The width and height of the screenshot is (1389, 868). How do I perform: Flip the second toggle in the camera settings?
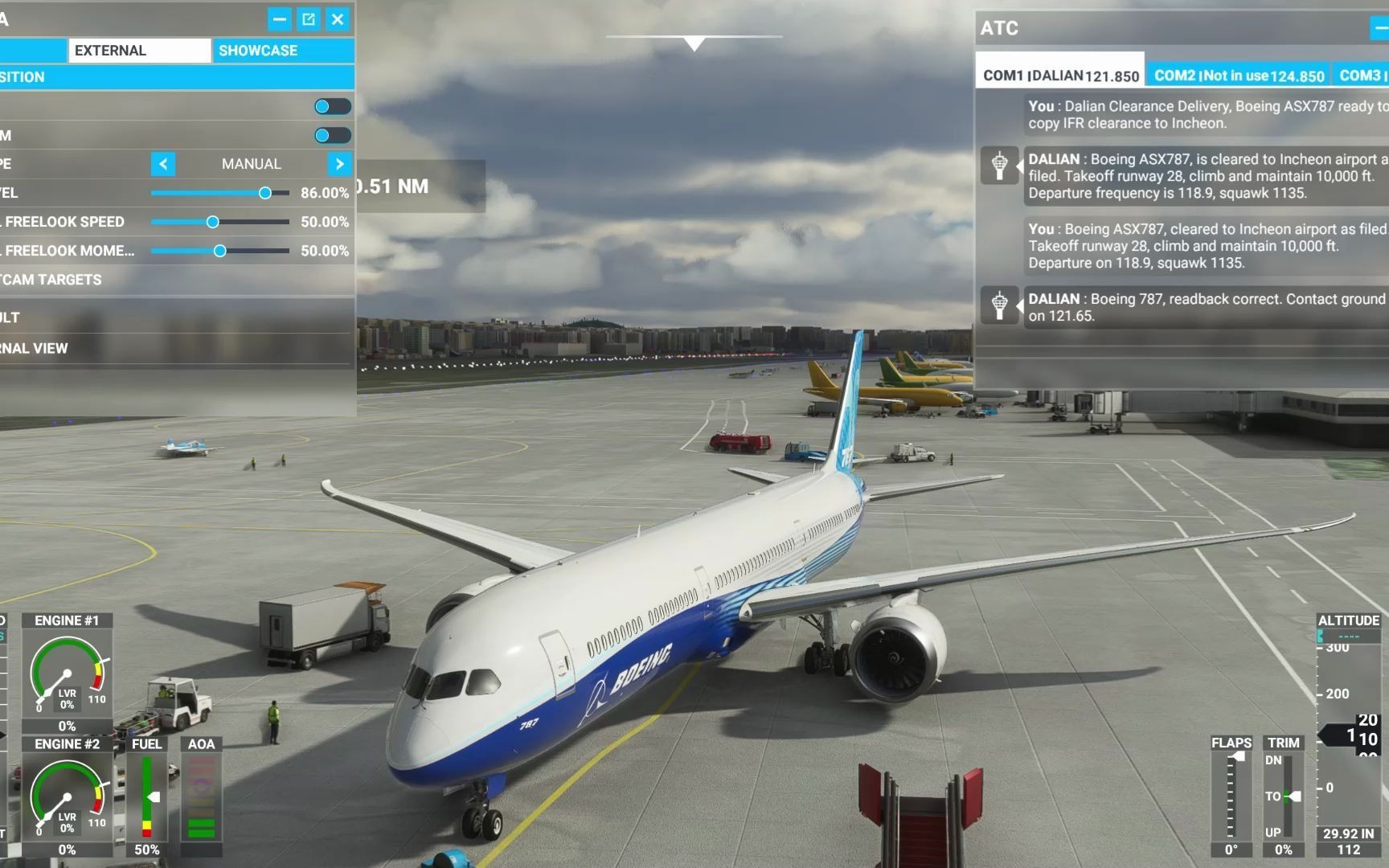333,135
